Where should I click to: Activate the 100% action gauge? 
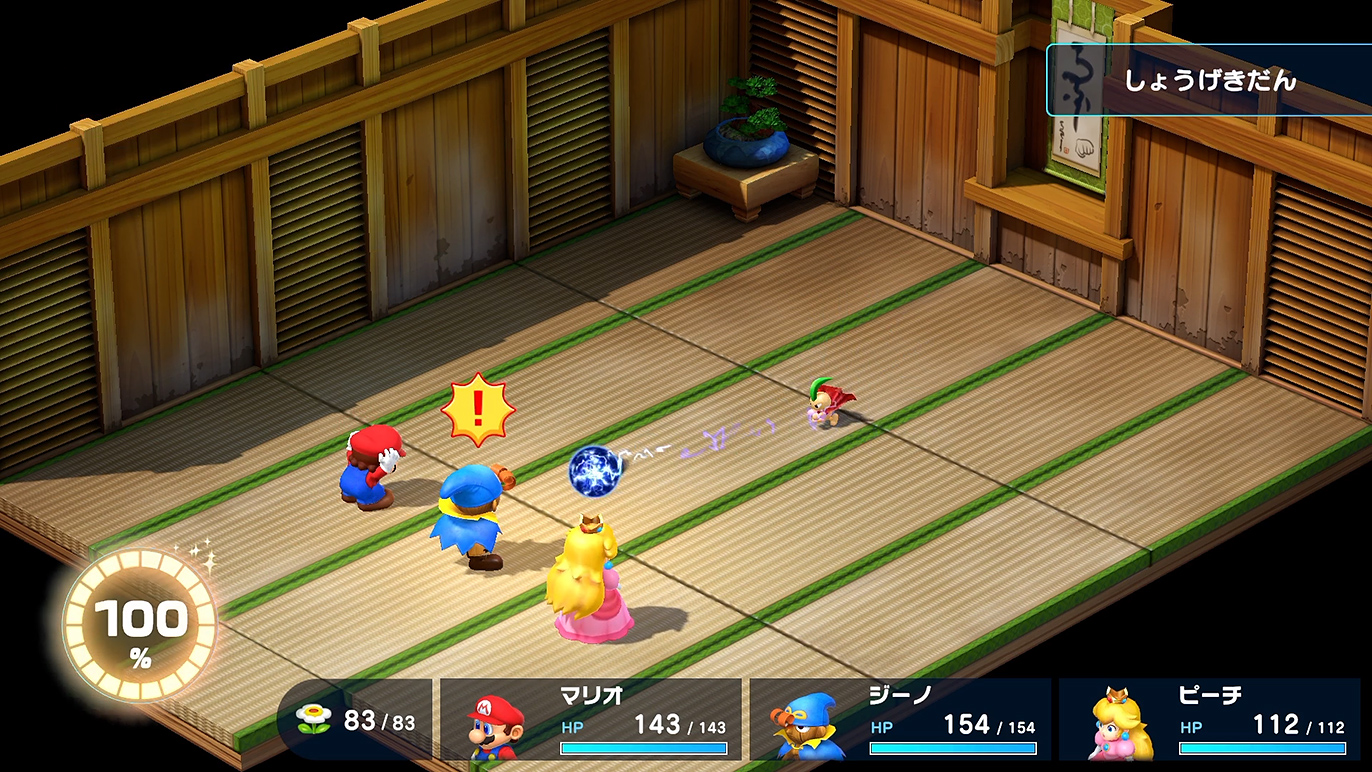click(140, 627)
